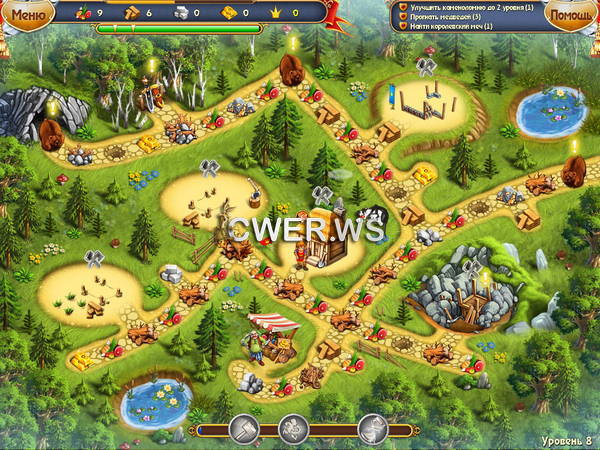600x450 pixels.
Task: Open the Меню button
Action: pos(28,14)
